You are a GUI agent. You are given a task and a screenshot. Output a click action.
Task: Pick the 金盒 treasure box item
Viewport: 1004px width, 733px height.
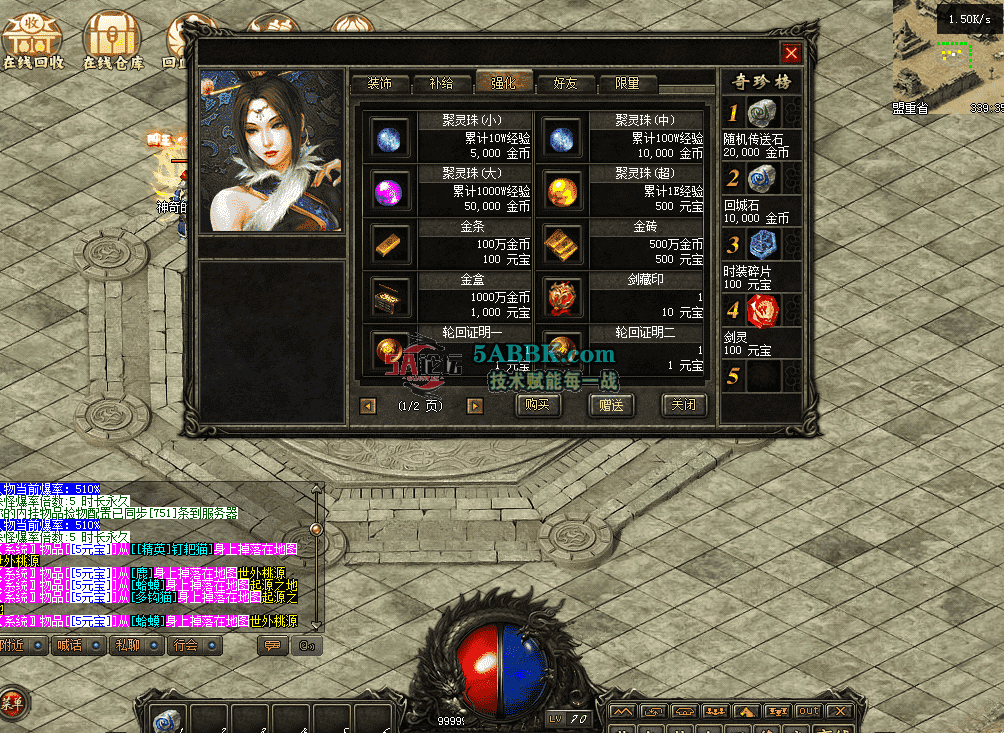389,296
